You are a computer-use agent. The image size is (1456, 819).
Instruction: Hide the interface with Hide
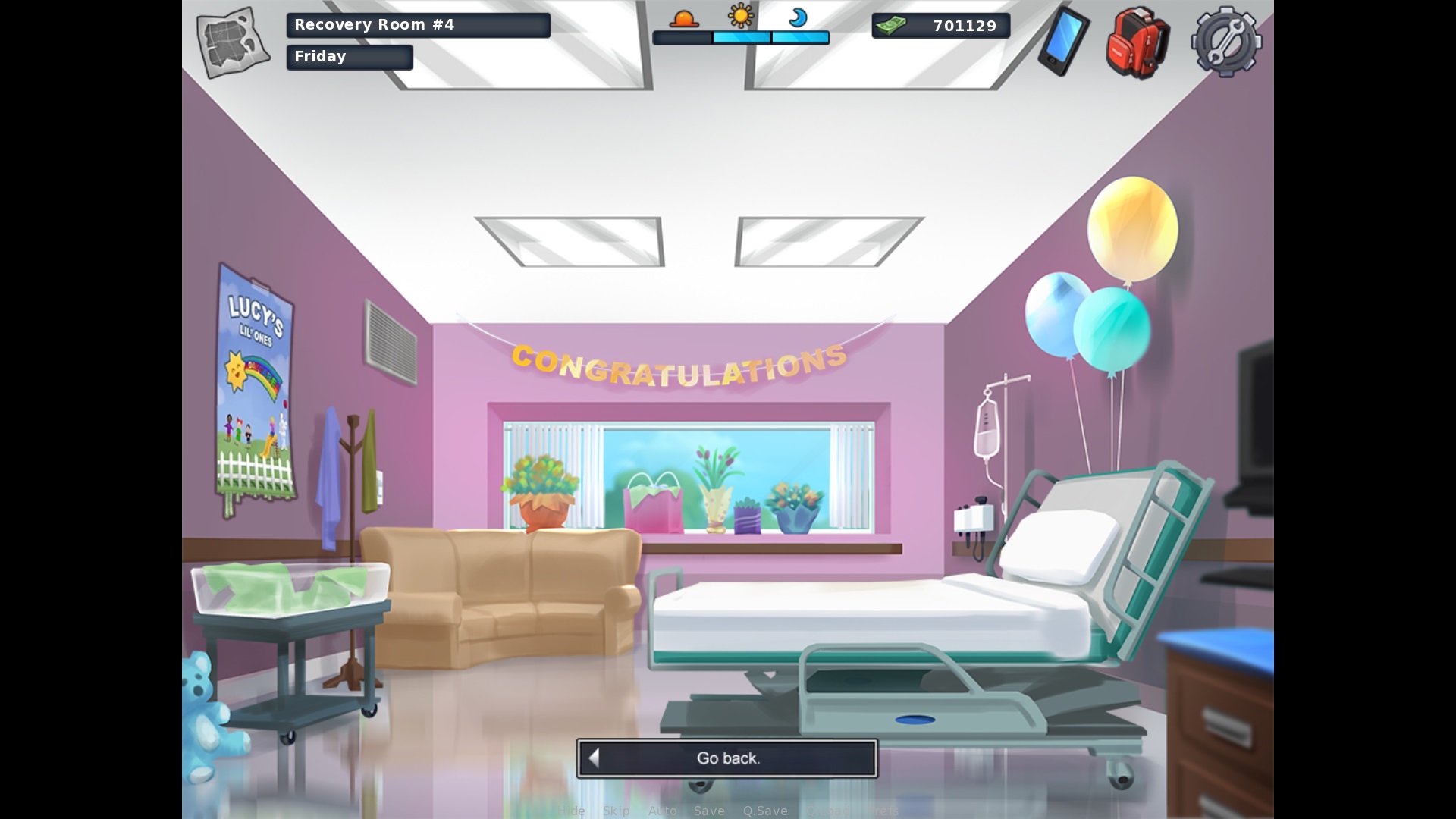(x=571, y=811)
